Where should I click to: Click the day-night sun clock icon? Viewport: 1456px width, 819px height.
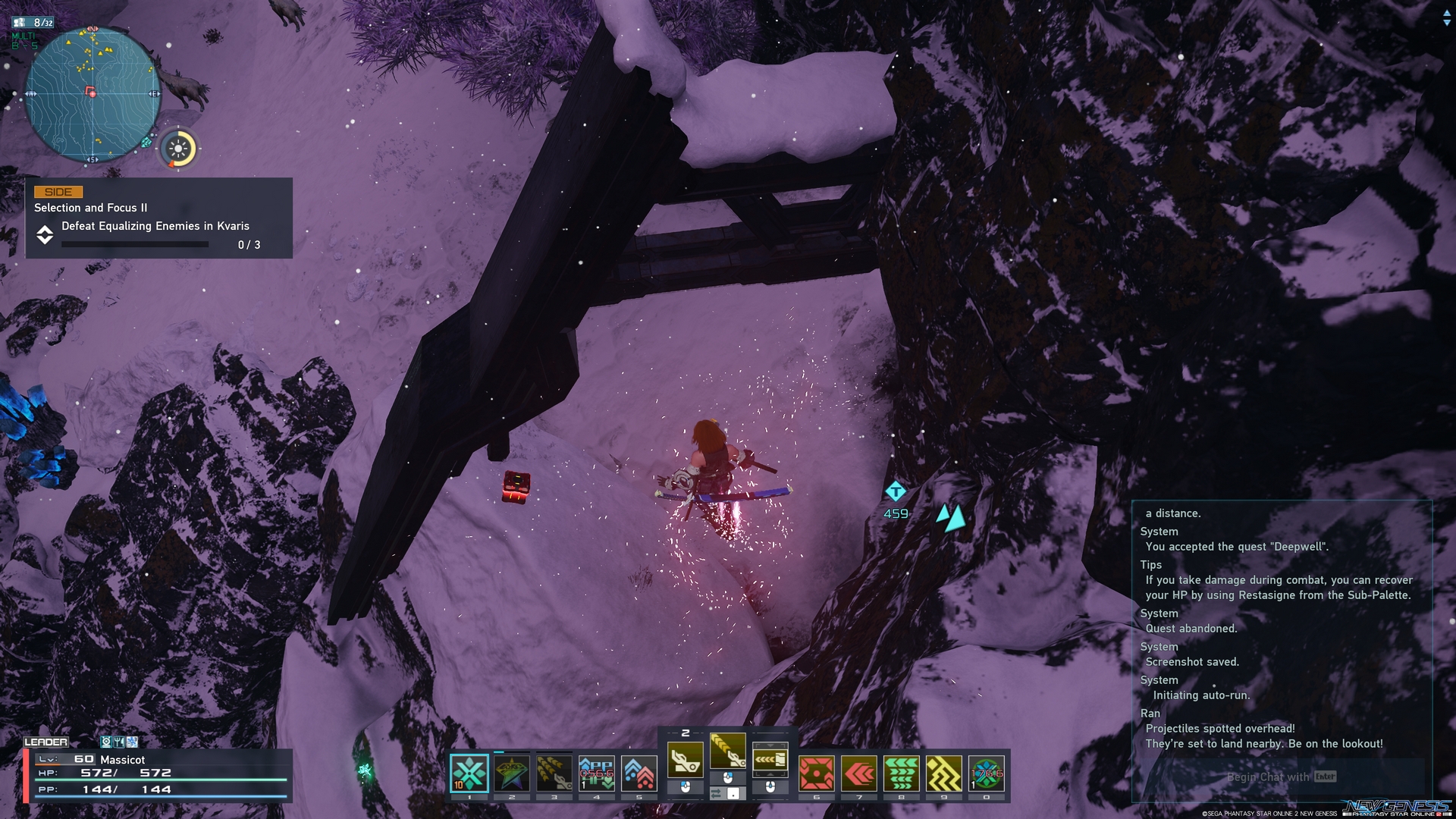click(x=179, y=149)
